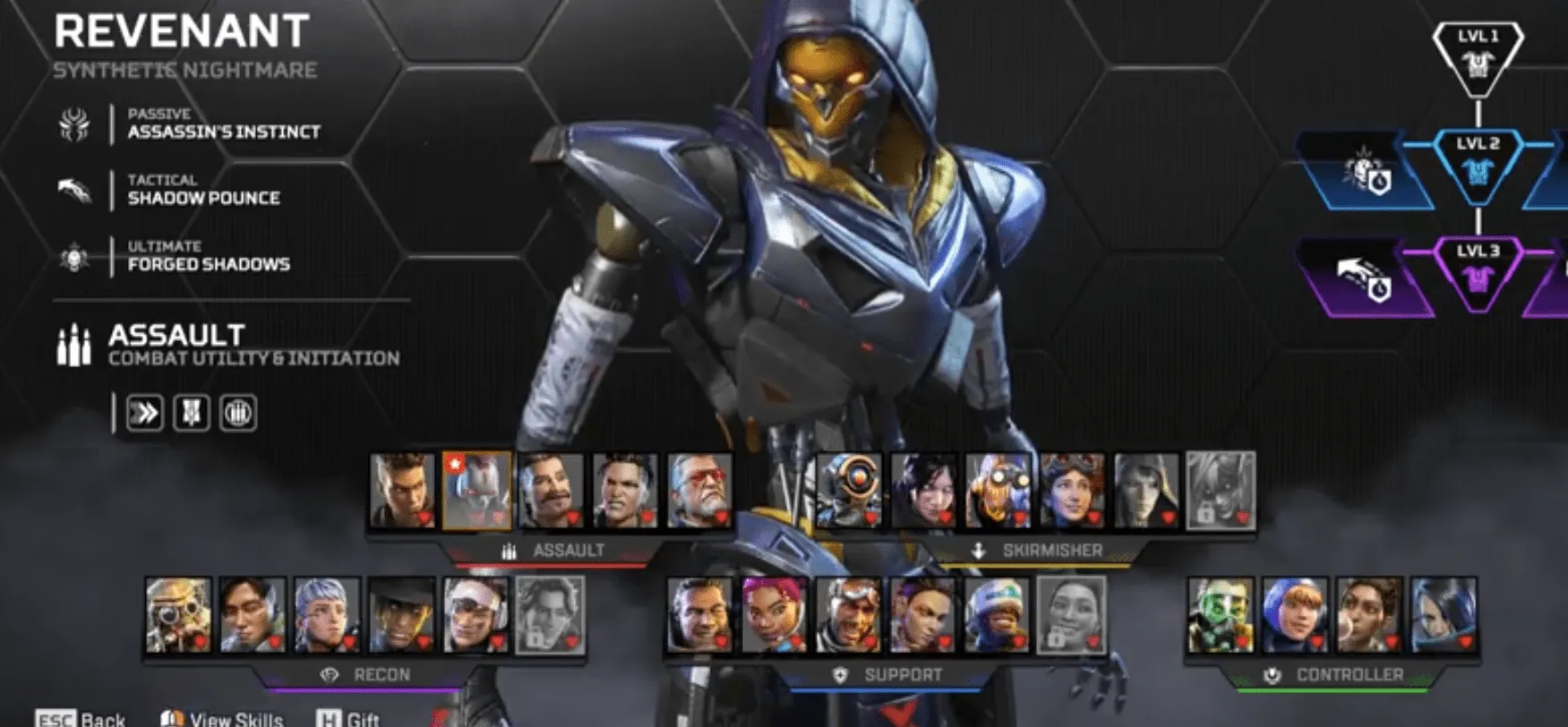Choose Bloodhound from the Recon legends

point(179,615)
